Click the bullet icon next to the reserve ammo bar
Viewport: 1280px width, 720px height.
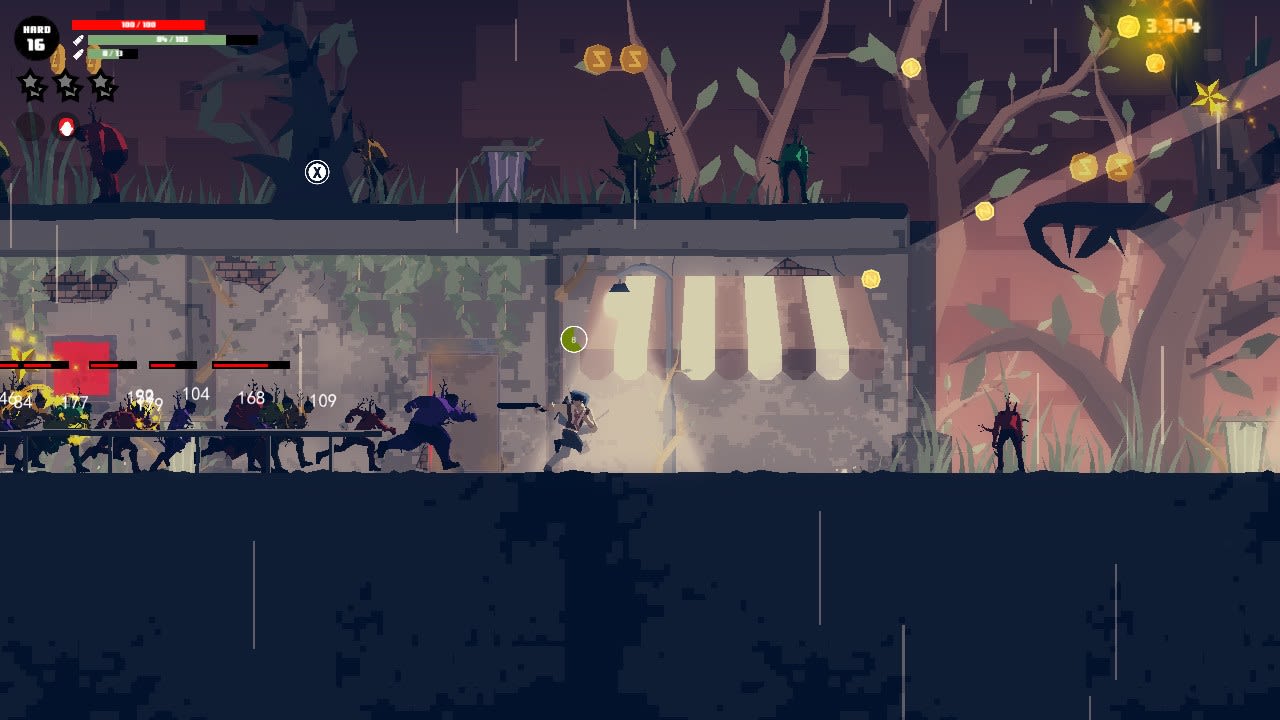pos(78,55)
